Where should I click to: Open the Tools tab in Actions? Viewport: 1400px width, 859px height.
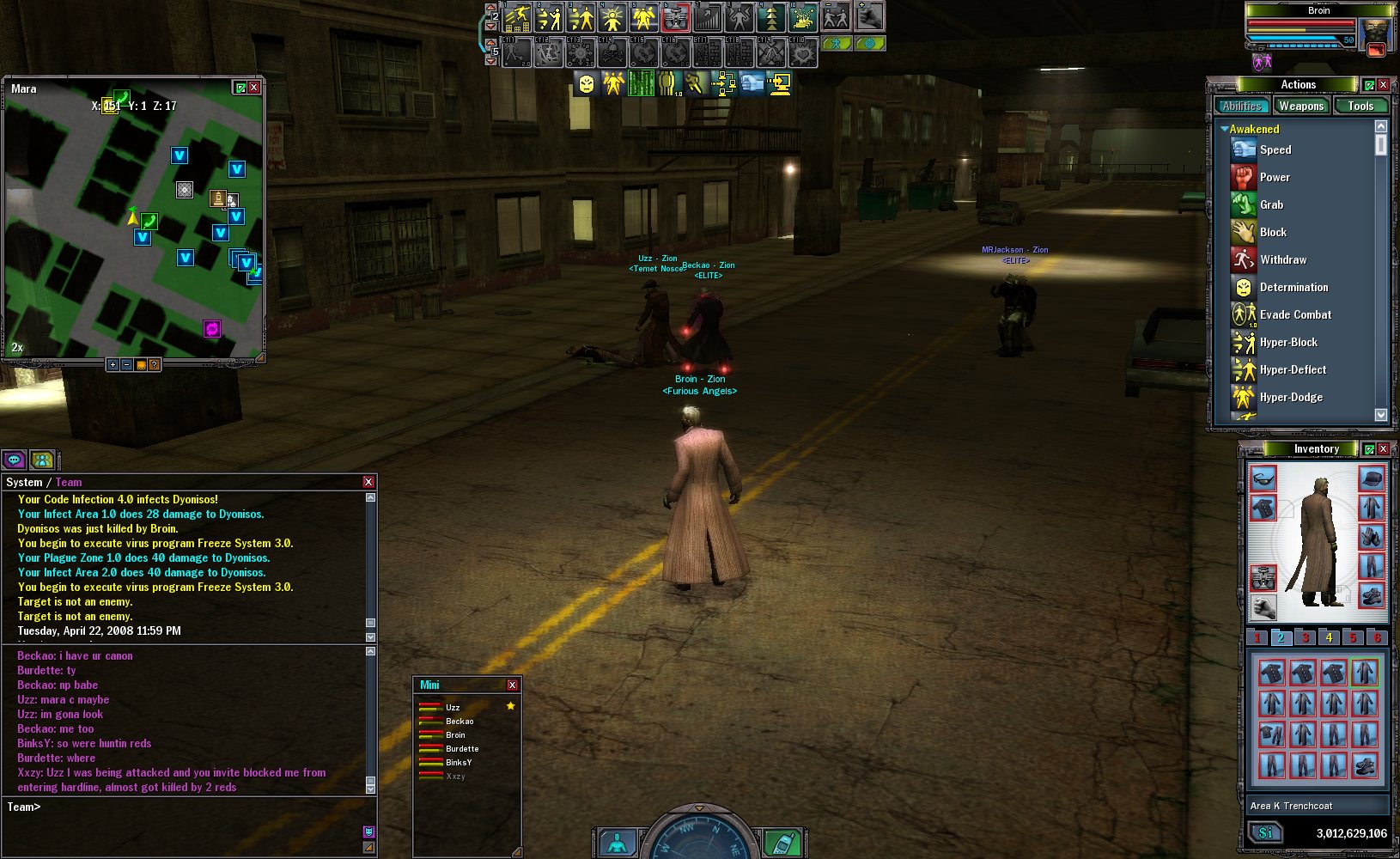tap(1360, 107)
